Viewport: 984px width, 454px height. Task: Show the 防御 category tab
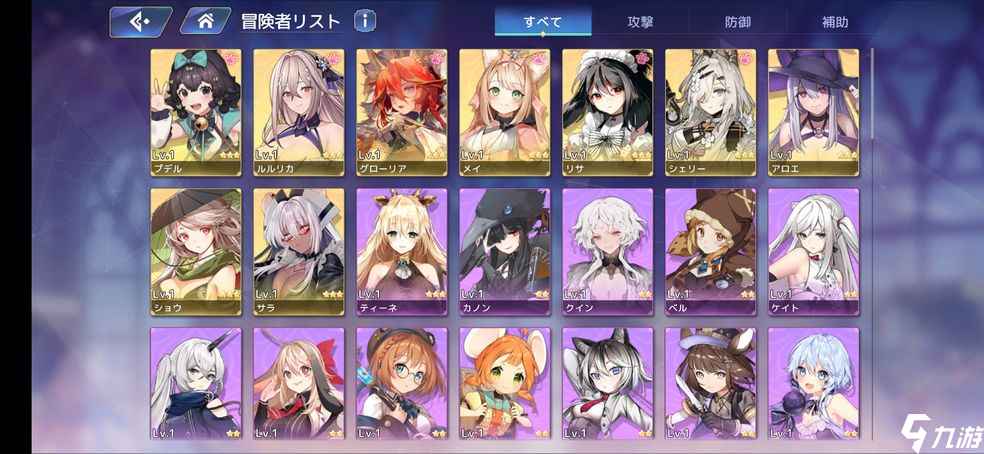click(x=739, y=21)
